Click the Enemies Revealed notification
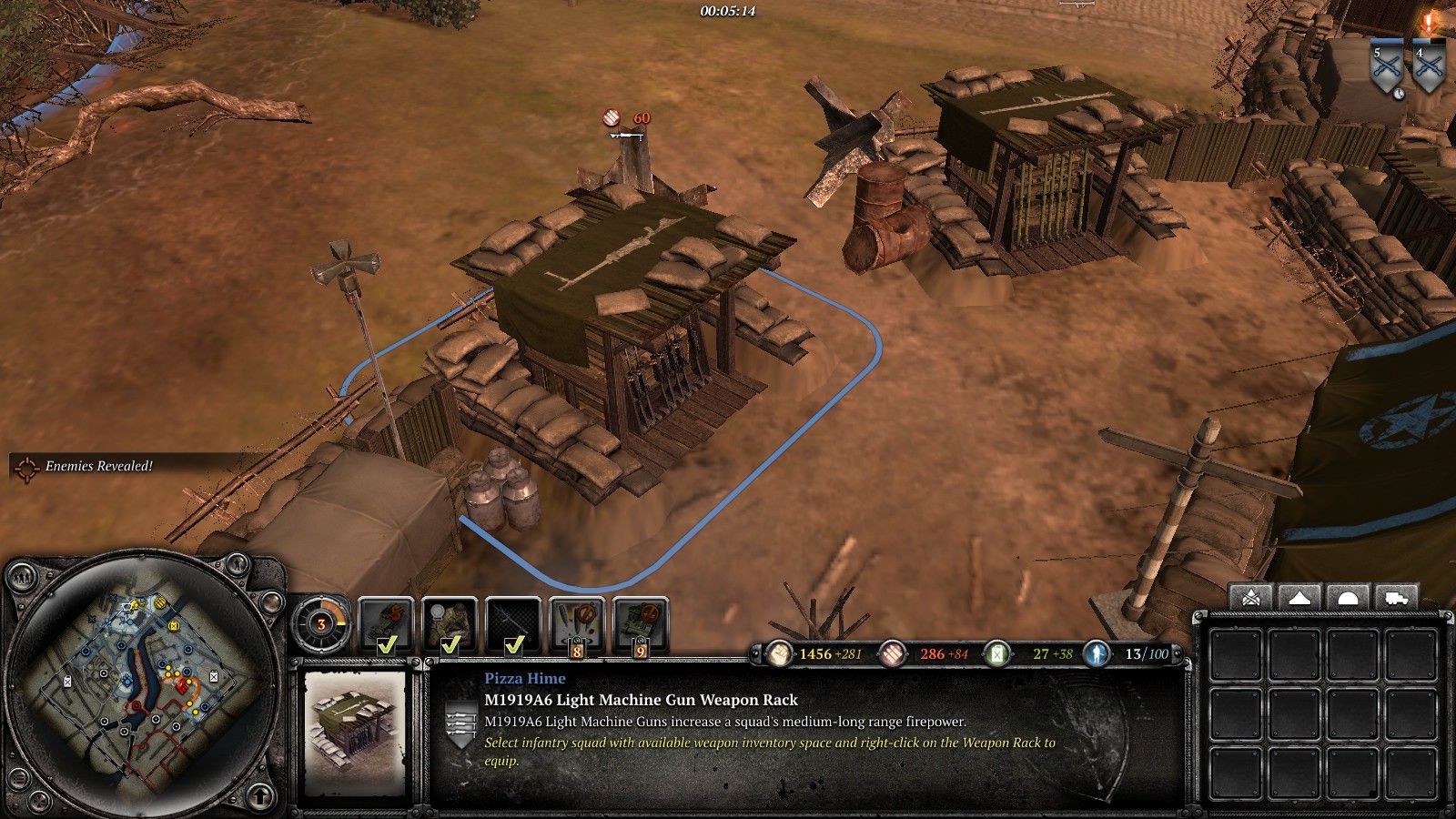Viewport: 1456px width, 819px height. [89, 466]
